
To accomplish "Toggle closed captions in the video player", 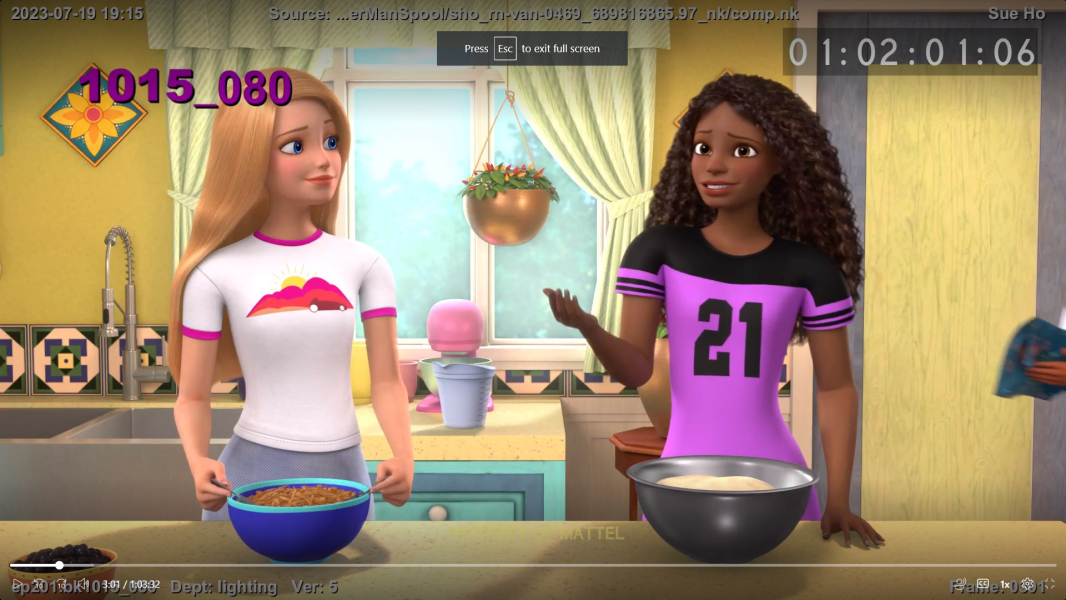I will [983, 584].
